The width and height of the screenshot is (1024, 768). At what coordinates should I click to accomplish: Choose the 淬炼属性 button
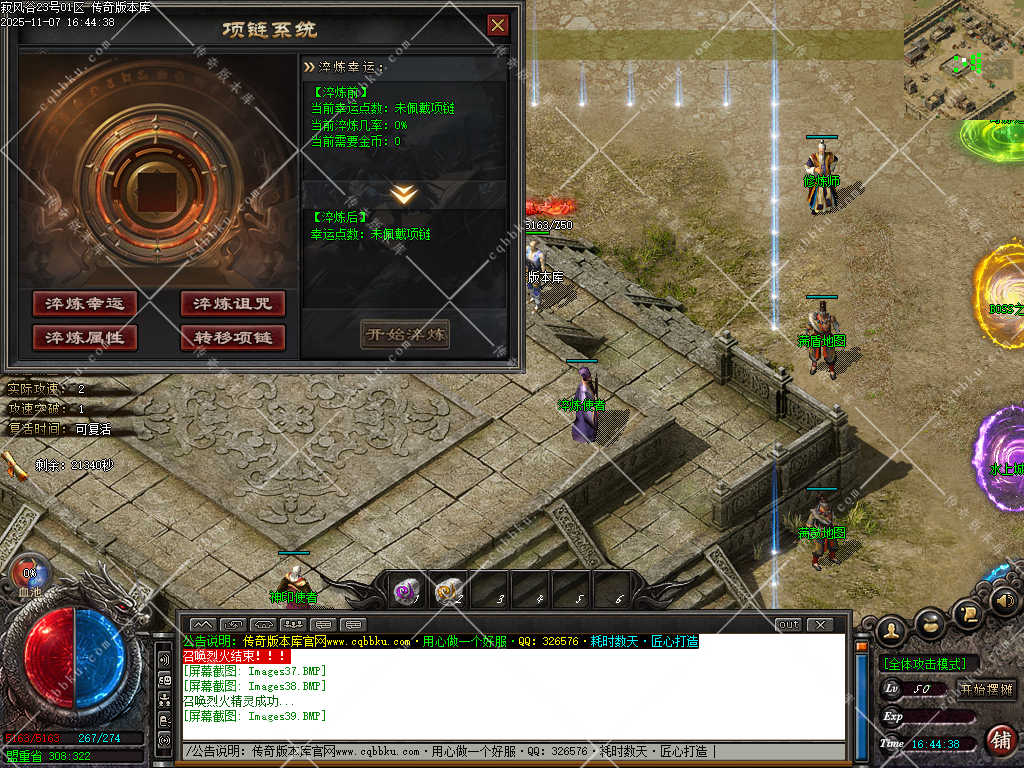(x=84, y=337)
